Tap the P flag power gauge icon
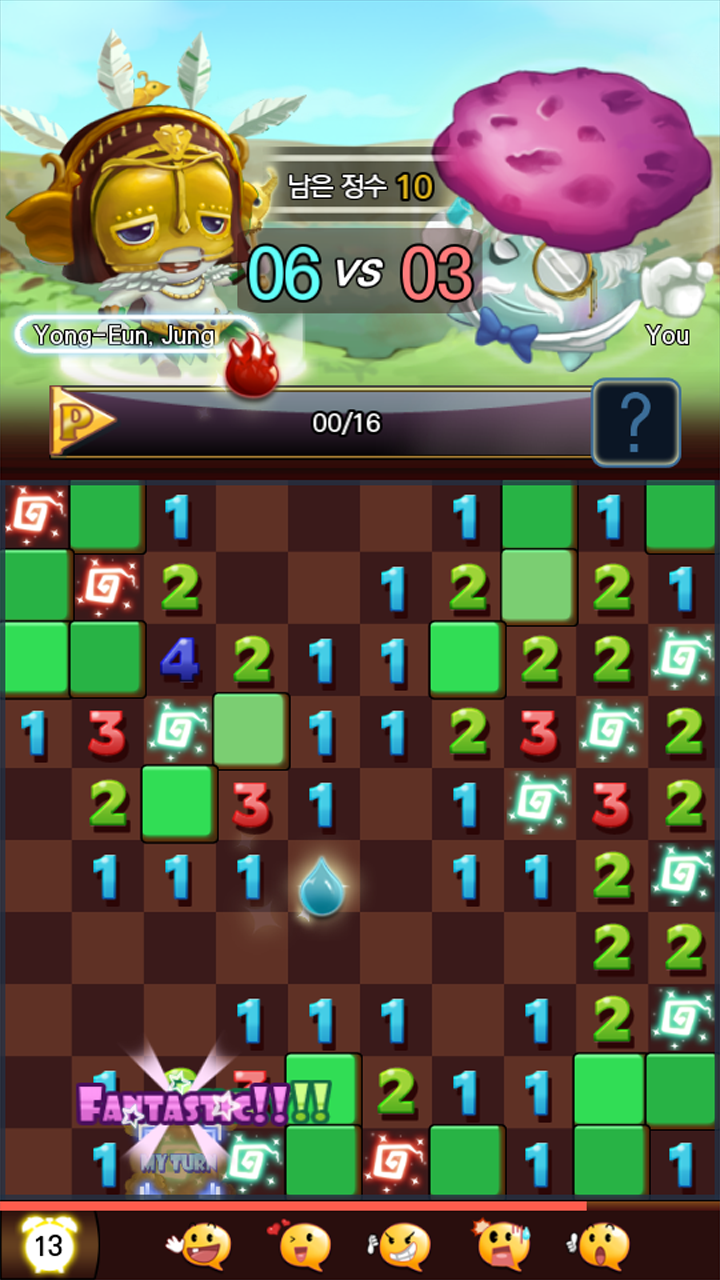 pos(82,422)
